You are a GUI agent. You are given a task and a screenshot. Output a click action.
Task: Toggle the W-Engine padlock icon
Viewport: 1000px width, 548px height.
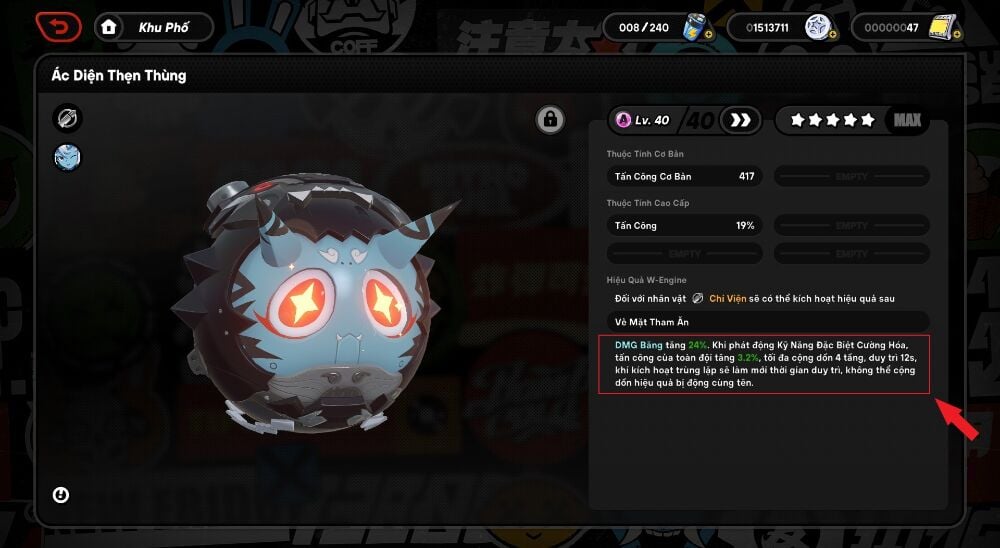549,120
